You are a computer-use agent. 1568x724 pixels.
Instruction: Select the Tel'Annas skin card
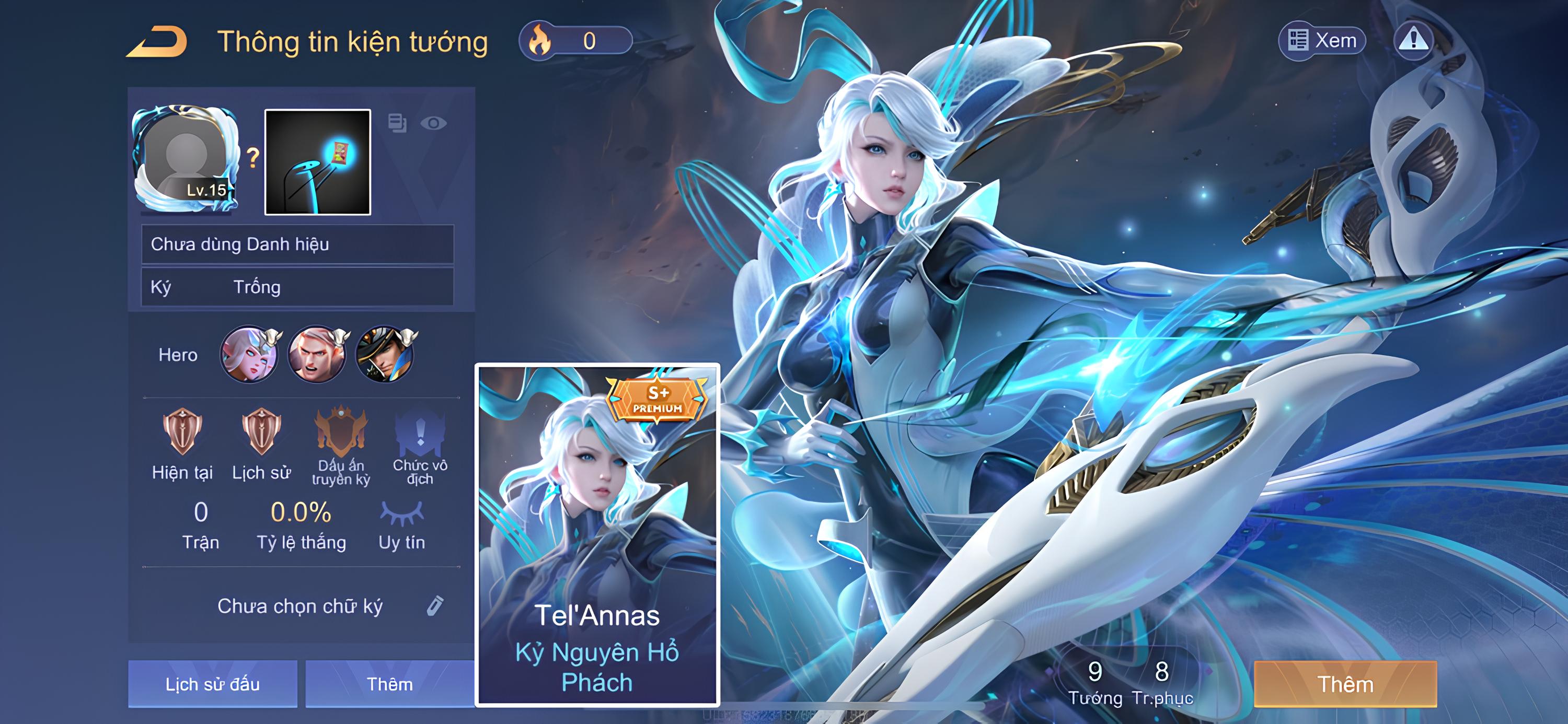click(x=597, y=535)
